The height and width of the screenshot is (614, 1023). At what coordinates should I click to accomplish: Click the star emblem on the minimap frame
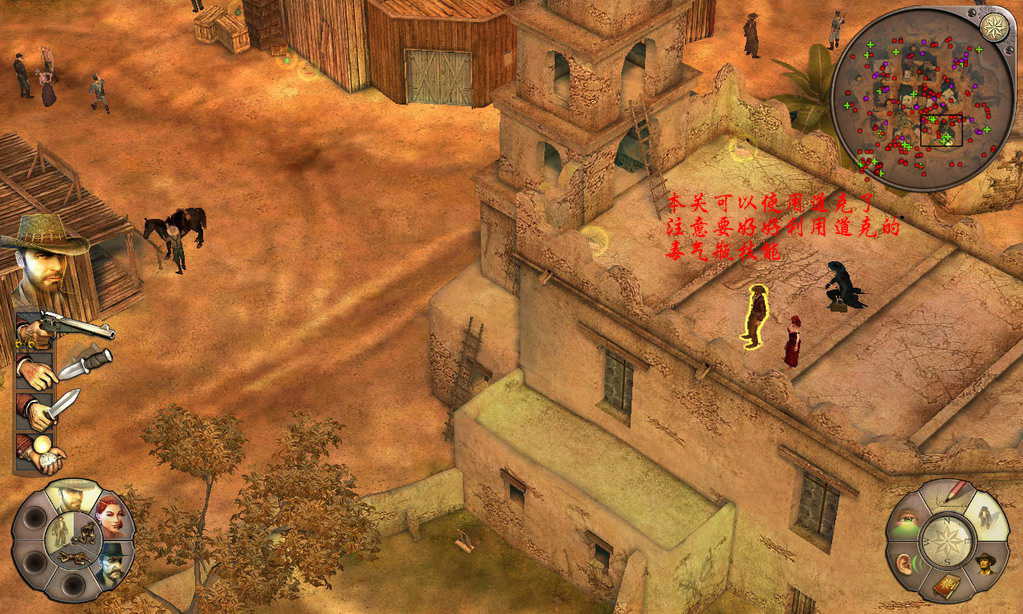coord(993,27)
